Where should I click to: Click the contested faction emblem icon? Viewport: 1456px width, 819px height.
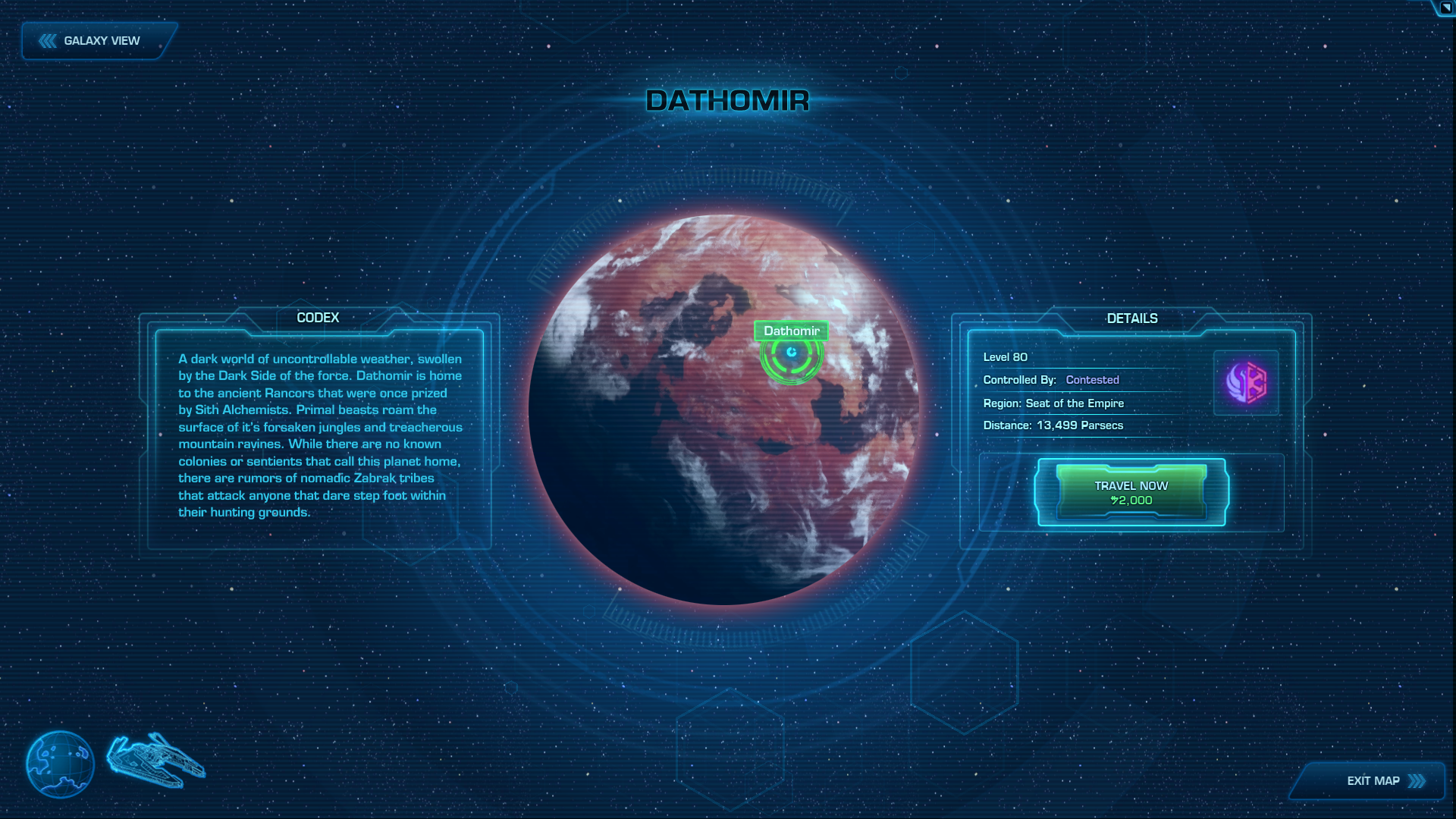pos(1246,382)
